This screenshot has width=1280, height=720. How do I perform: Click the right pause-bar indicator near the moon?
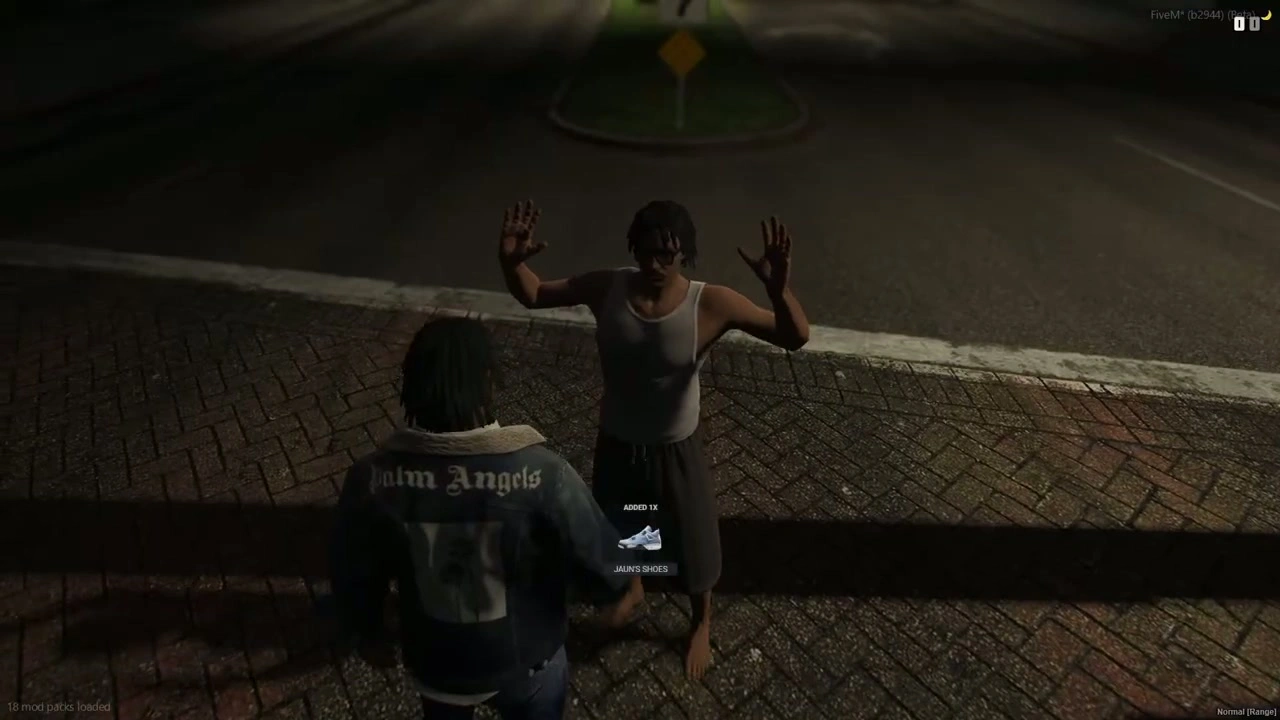coord(1254,24)
